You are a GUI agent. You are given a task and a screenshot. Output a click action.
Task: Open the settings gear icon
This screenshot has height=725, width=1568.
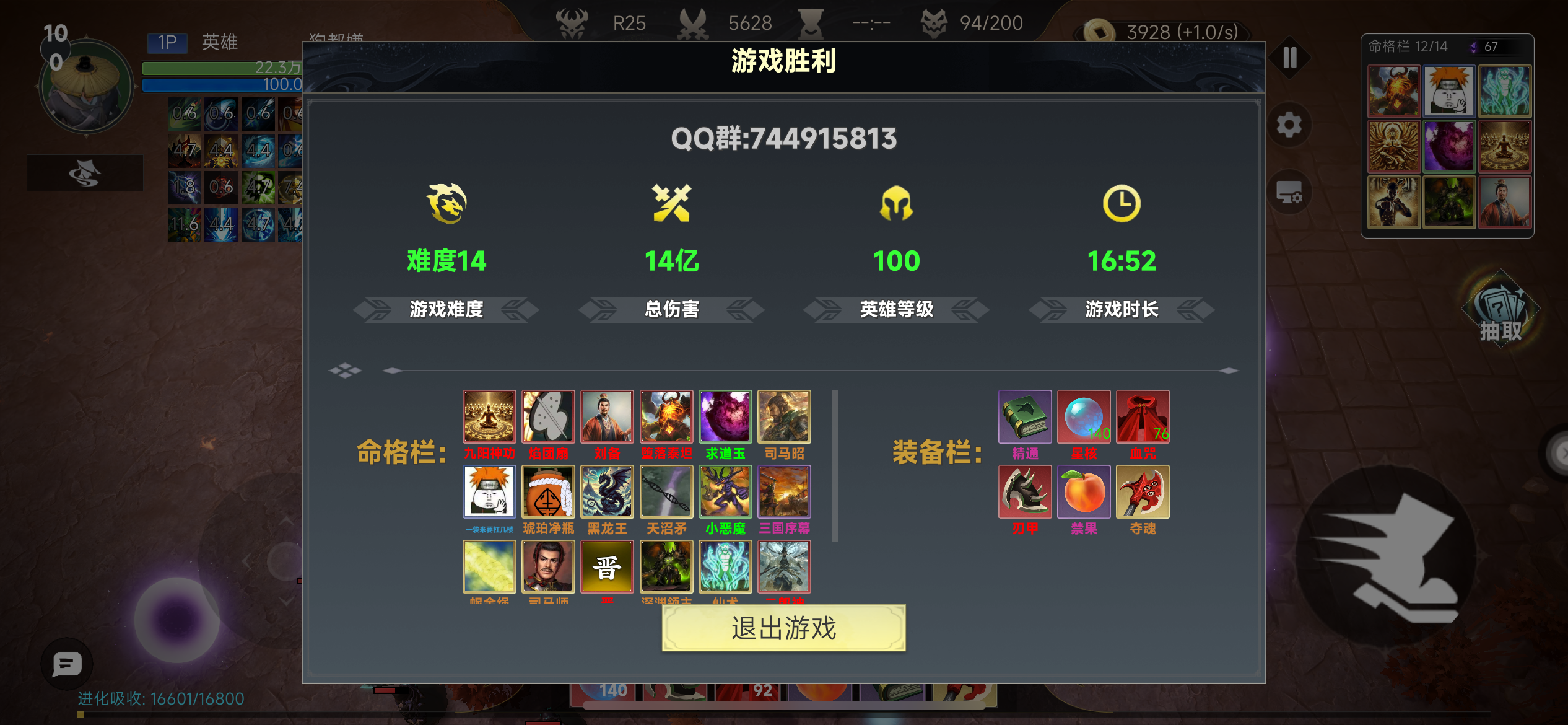(x=1289, y=124)
